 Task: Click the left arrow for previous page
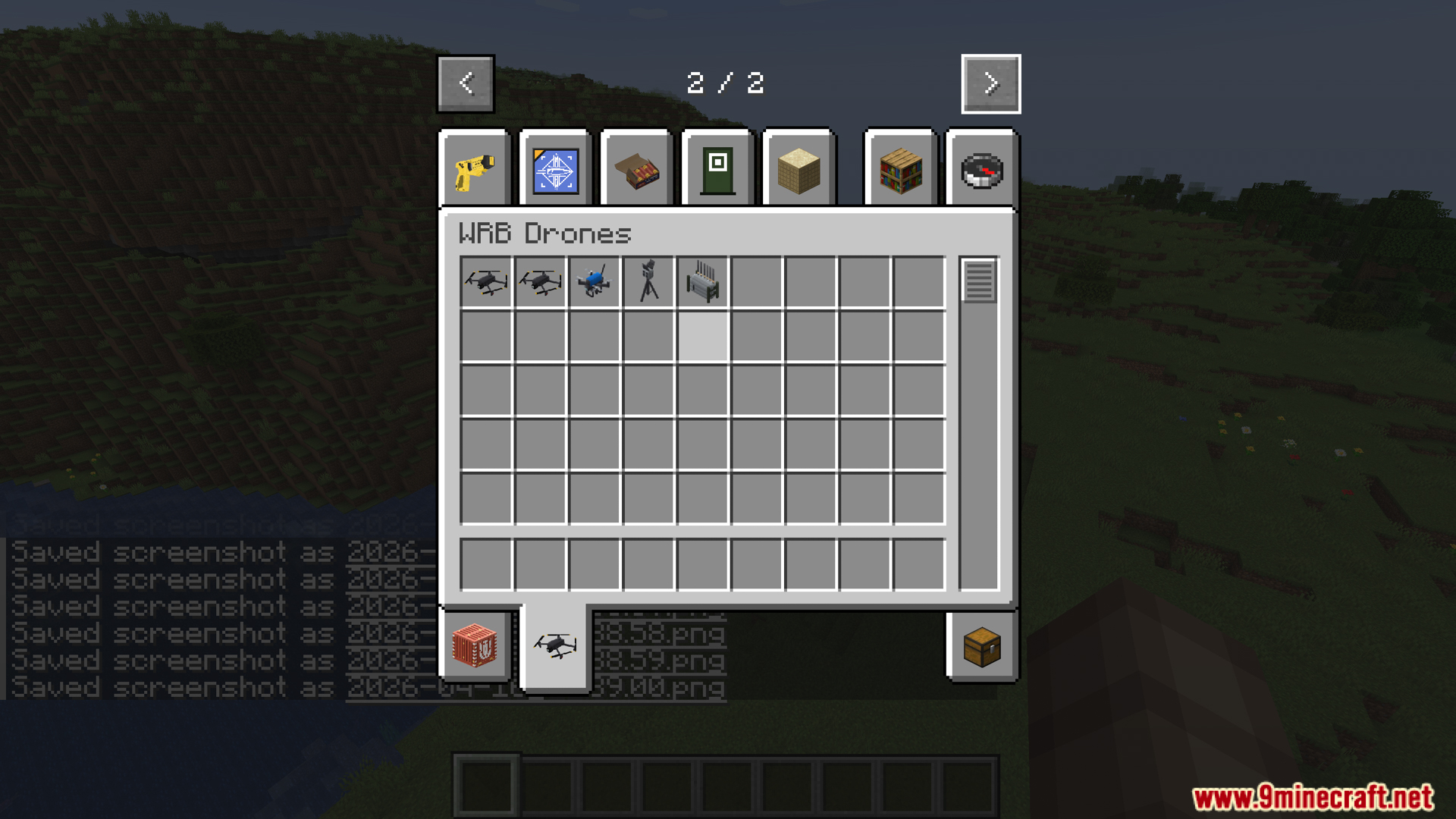coord(465,83)
